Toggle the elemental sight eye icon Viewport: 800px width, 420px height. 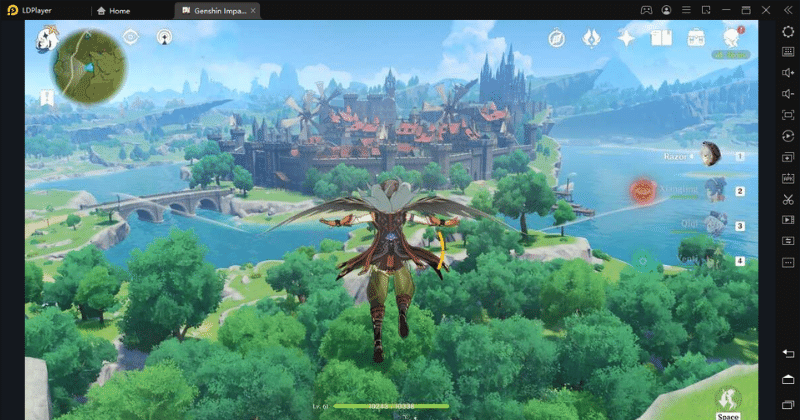point(130,37)
